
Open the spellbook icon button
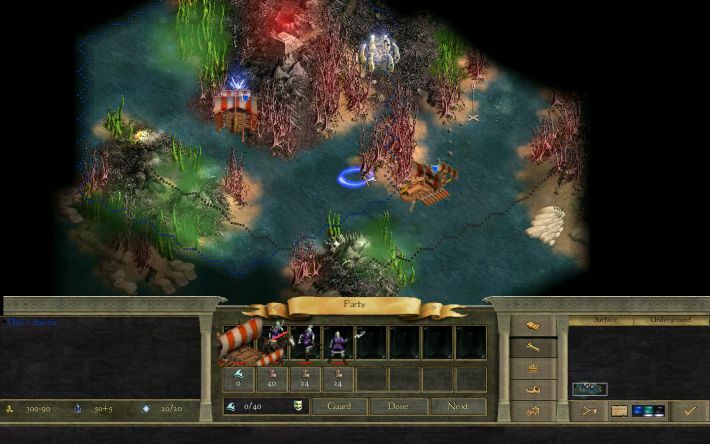(532, 326)
